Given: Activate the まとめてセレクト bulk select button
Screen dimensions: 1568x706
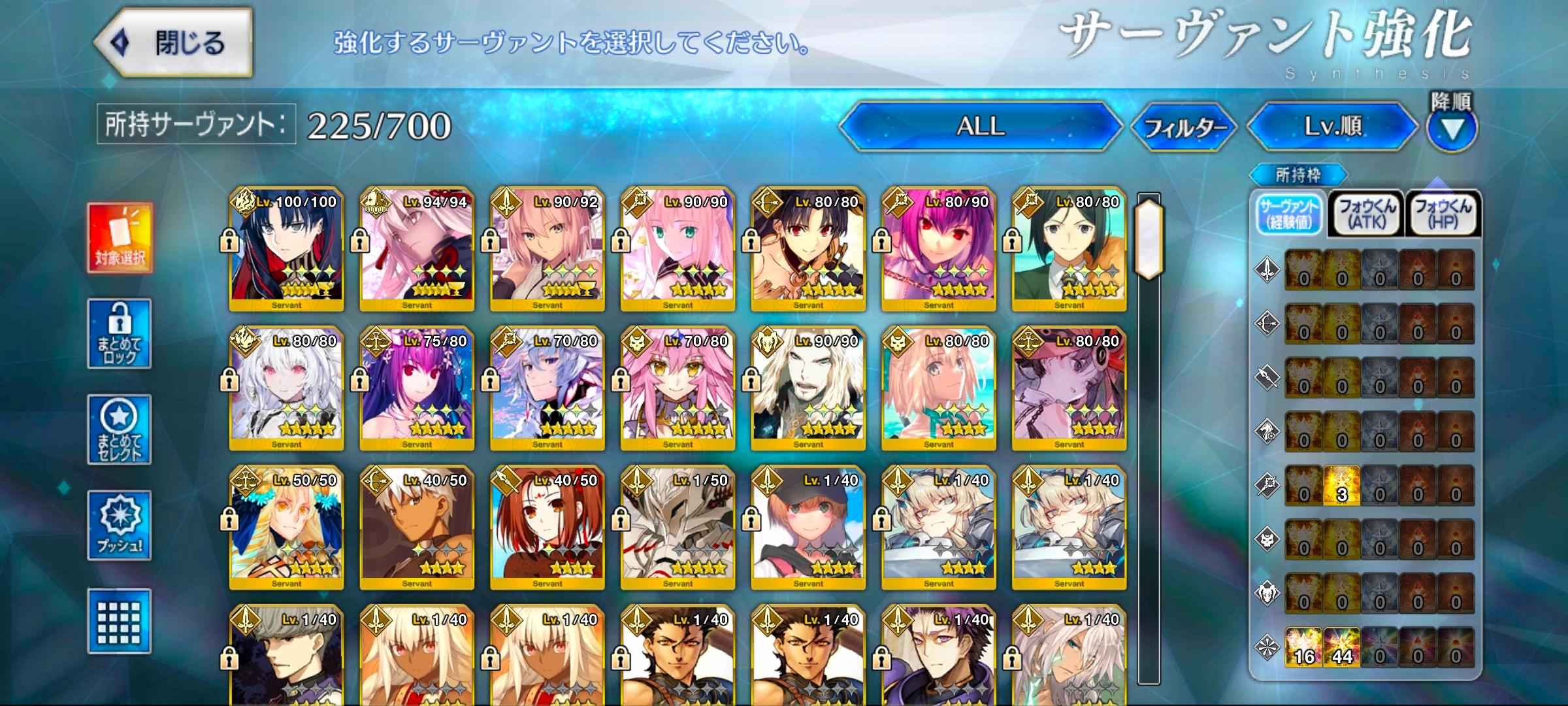Looking at the screenshot, I should point(120,429).
